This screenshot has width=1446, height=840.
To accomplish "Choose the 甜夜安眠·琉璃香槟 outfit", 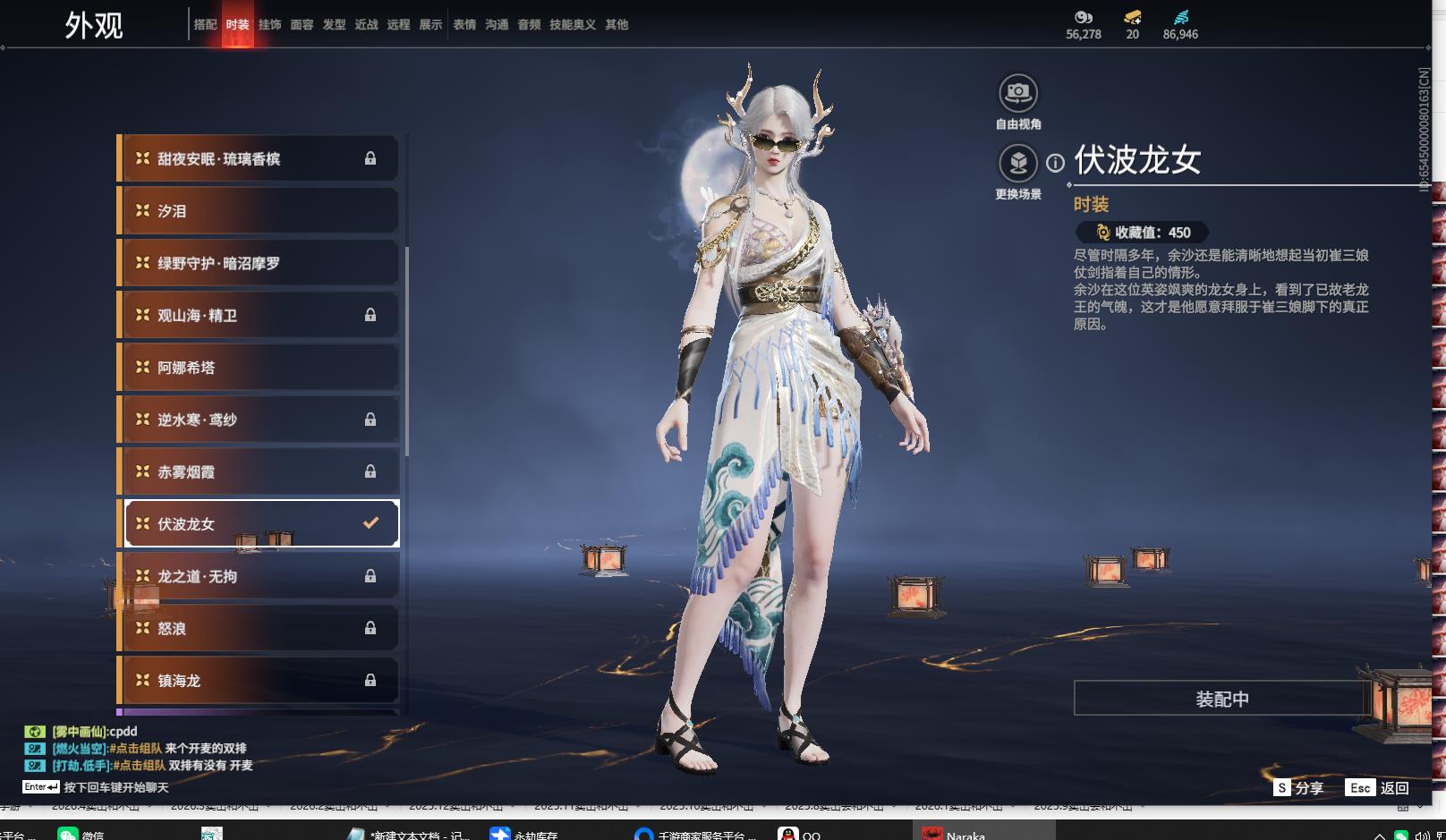I will [258, 159].
